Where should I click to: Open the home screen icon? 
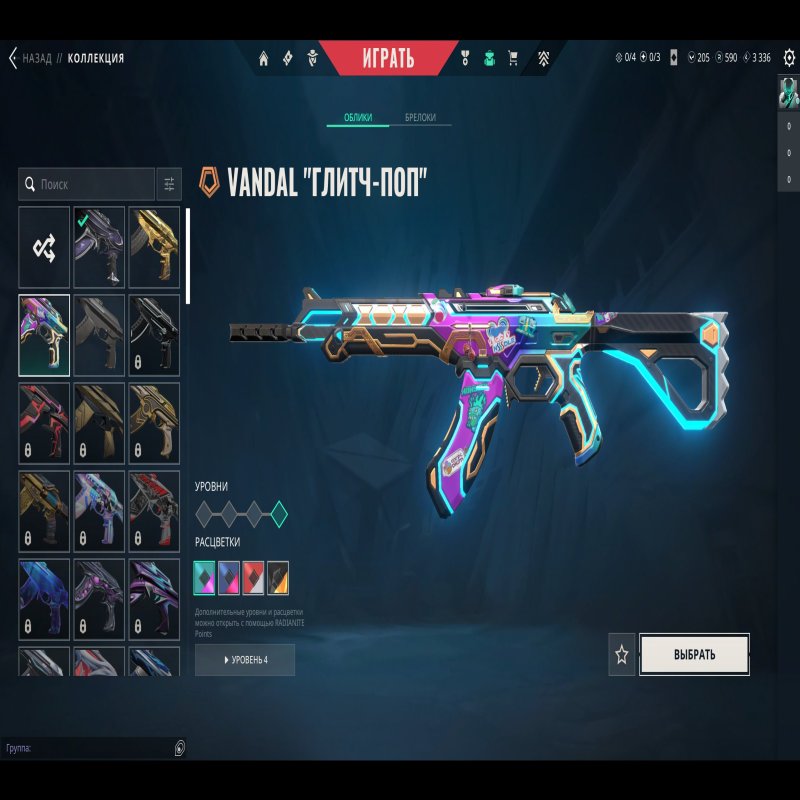pos(264,58)
